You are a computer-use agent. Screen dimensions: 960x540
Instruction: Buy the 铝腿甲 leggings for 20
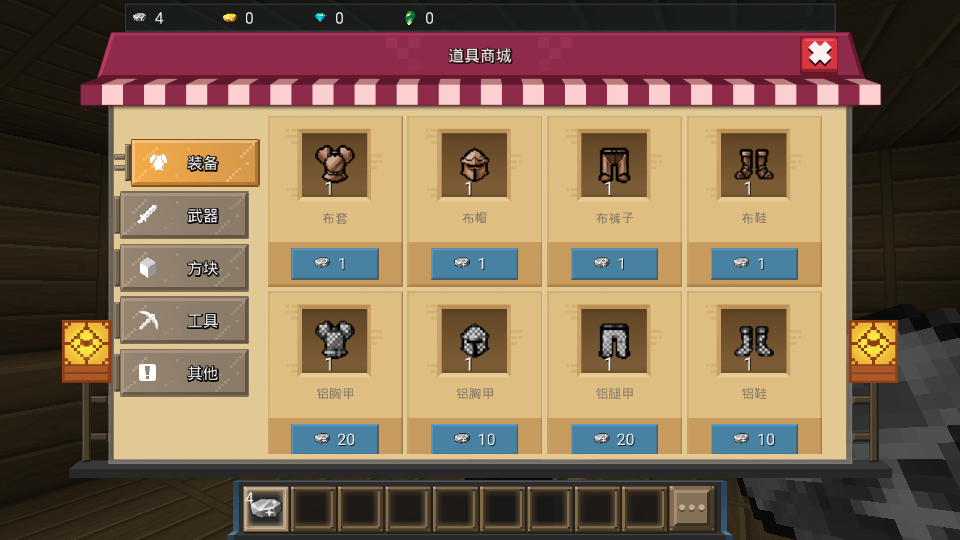click(x=614, y=439)
